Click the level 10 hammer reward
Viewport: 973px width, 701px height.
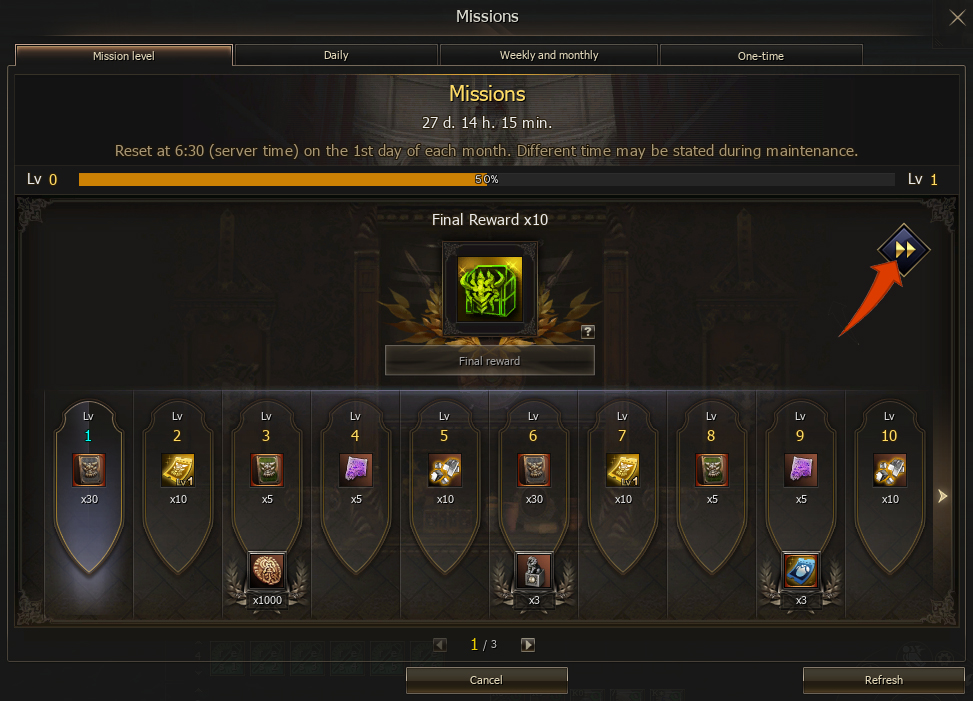coord(889,469)
